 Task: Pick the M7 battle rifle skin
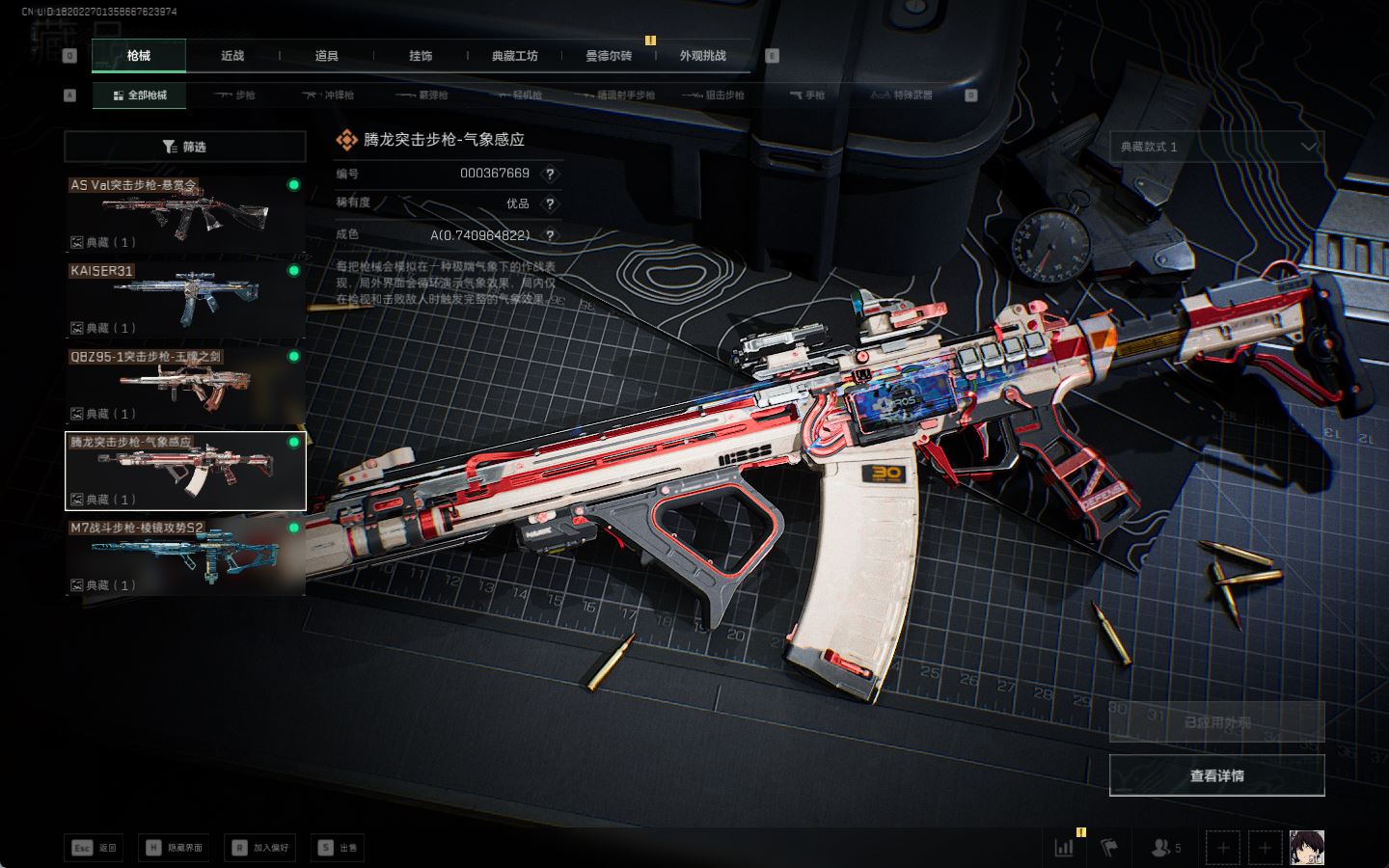184,556
